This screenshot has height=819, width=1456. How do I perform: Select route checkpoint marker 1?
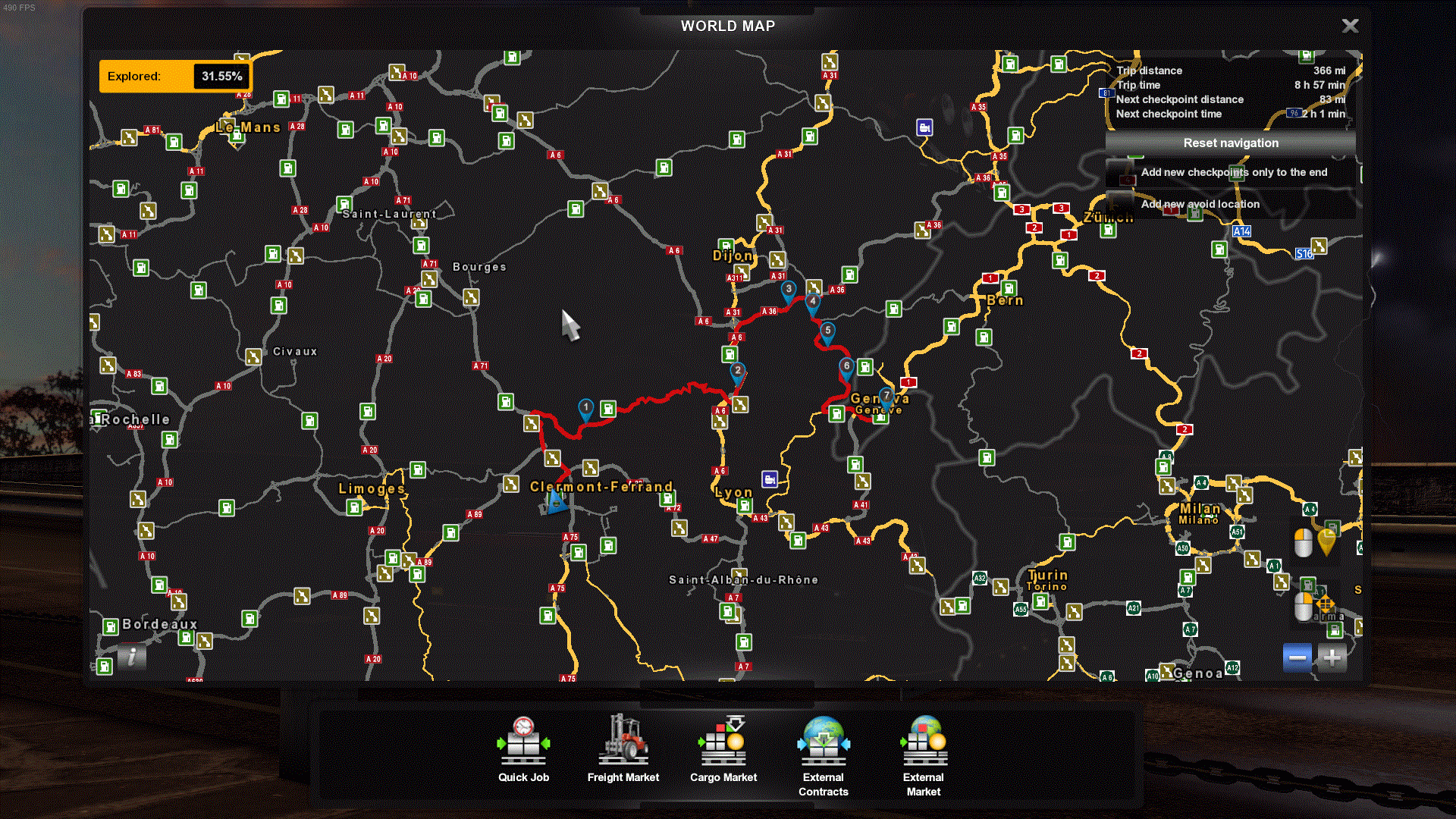585,407
